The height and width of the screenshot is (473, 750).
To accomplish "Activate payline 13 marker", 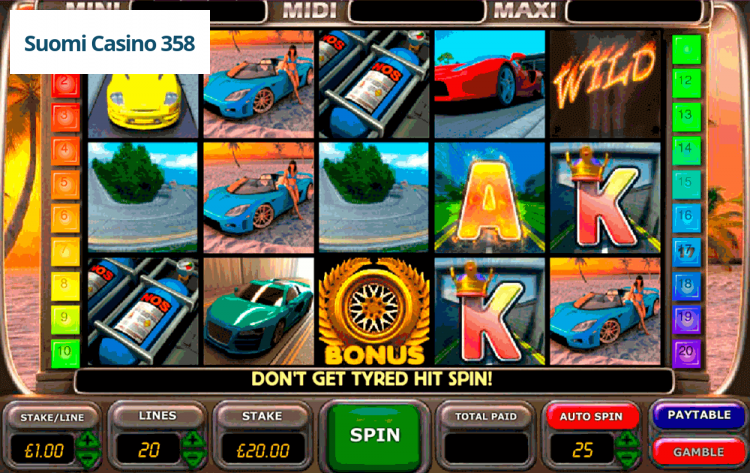I will click(686, 115).
